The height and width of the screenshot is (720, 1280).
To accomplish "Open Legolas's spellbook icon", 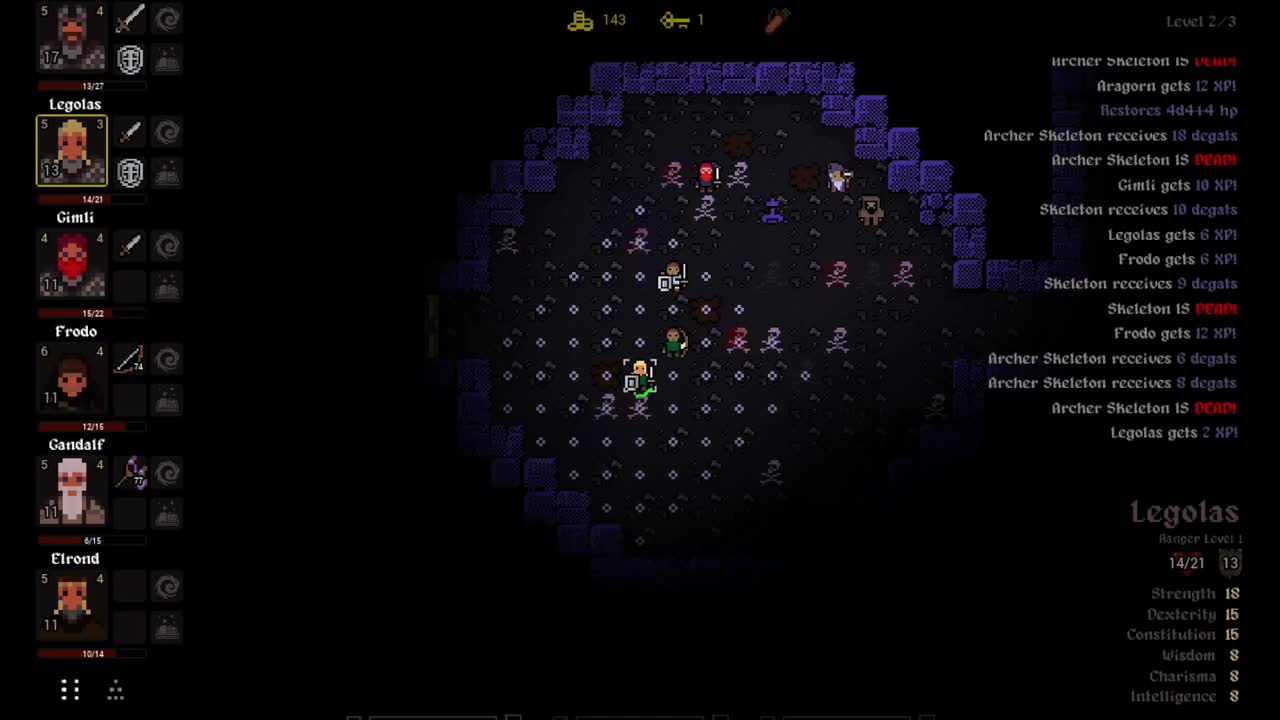I will [167, 172].
